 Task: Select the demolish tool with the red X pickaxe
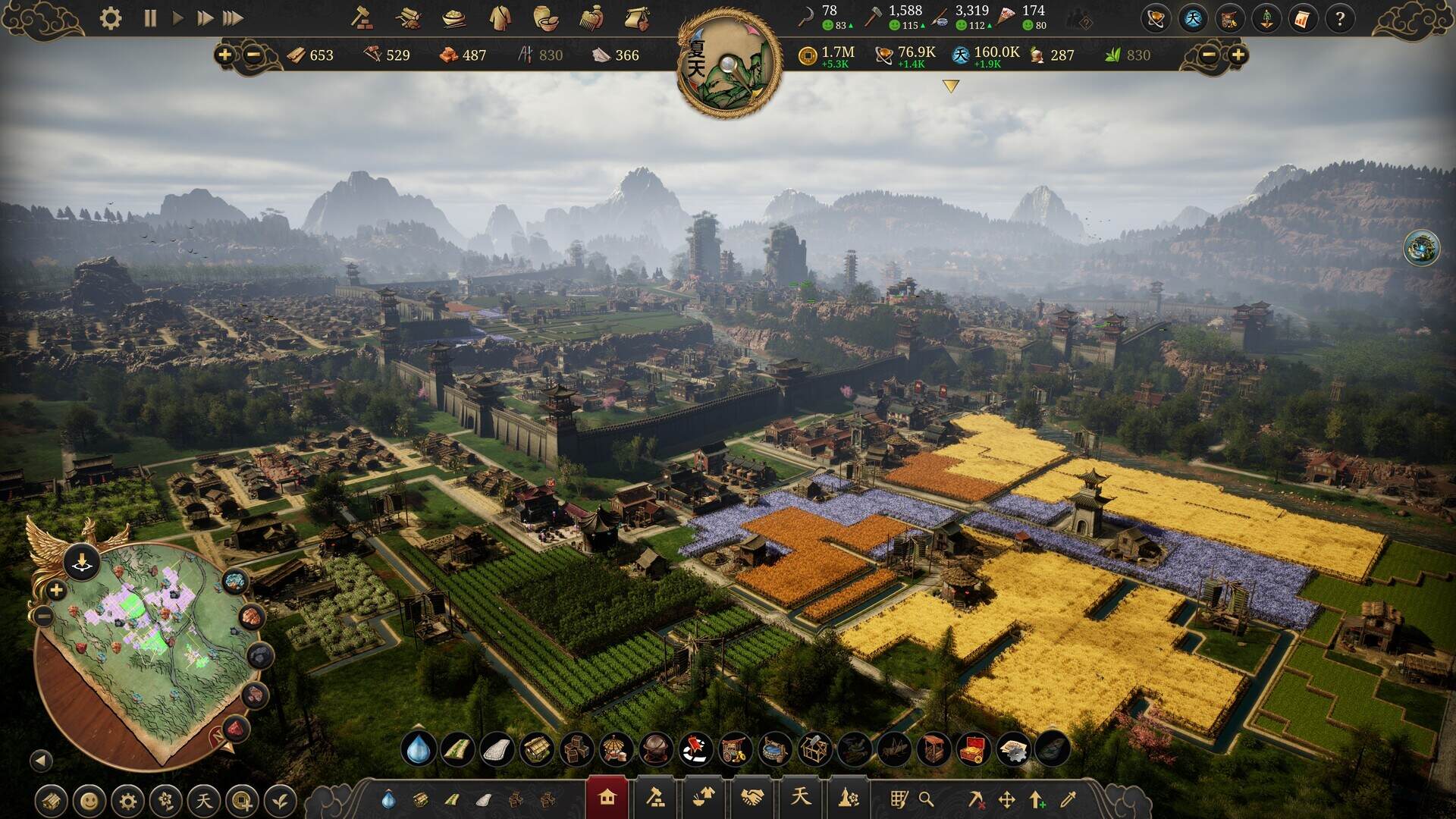click(x=976, y=799)
